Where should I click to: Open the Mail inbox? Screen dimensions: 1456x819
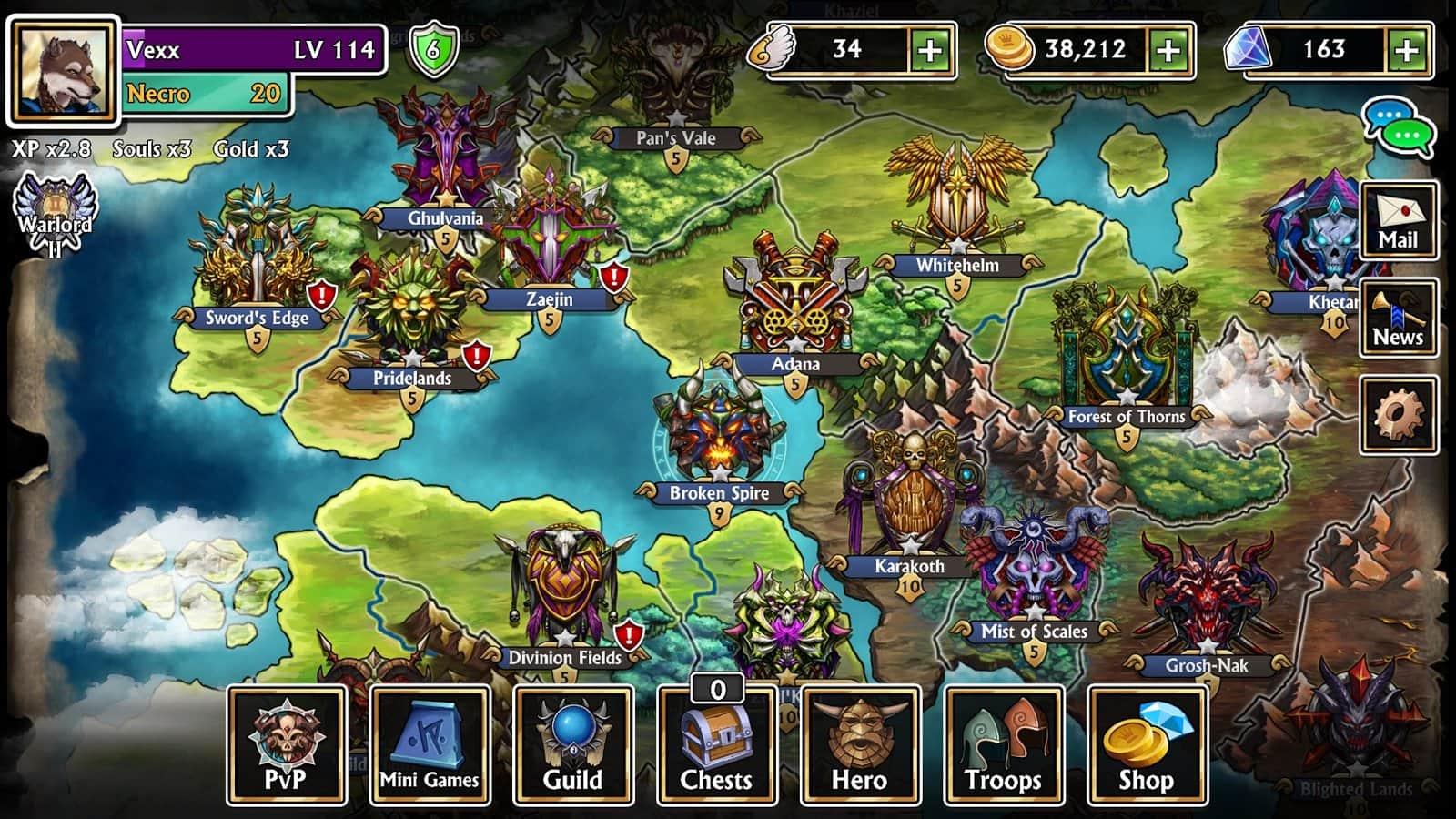(1399, 220)
